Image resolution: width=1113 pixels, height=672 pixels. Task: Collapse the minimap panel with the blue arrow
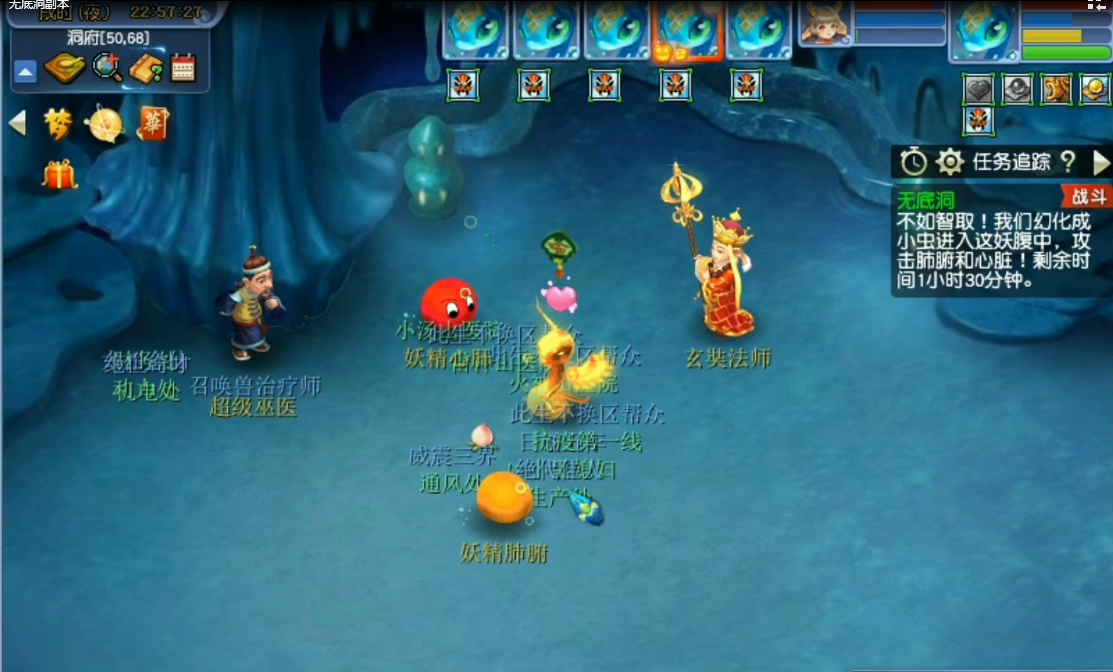[26, 71]
